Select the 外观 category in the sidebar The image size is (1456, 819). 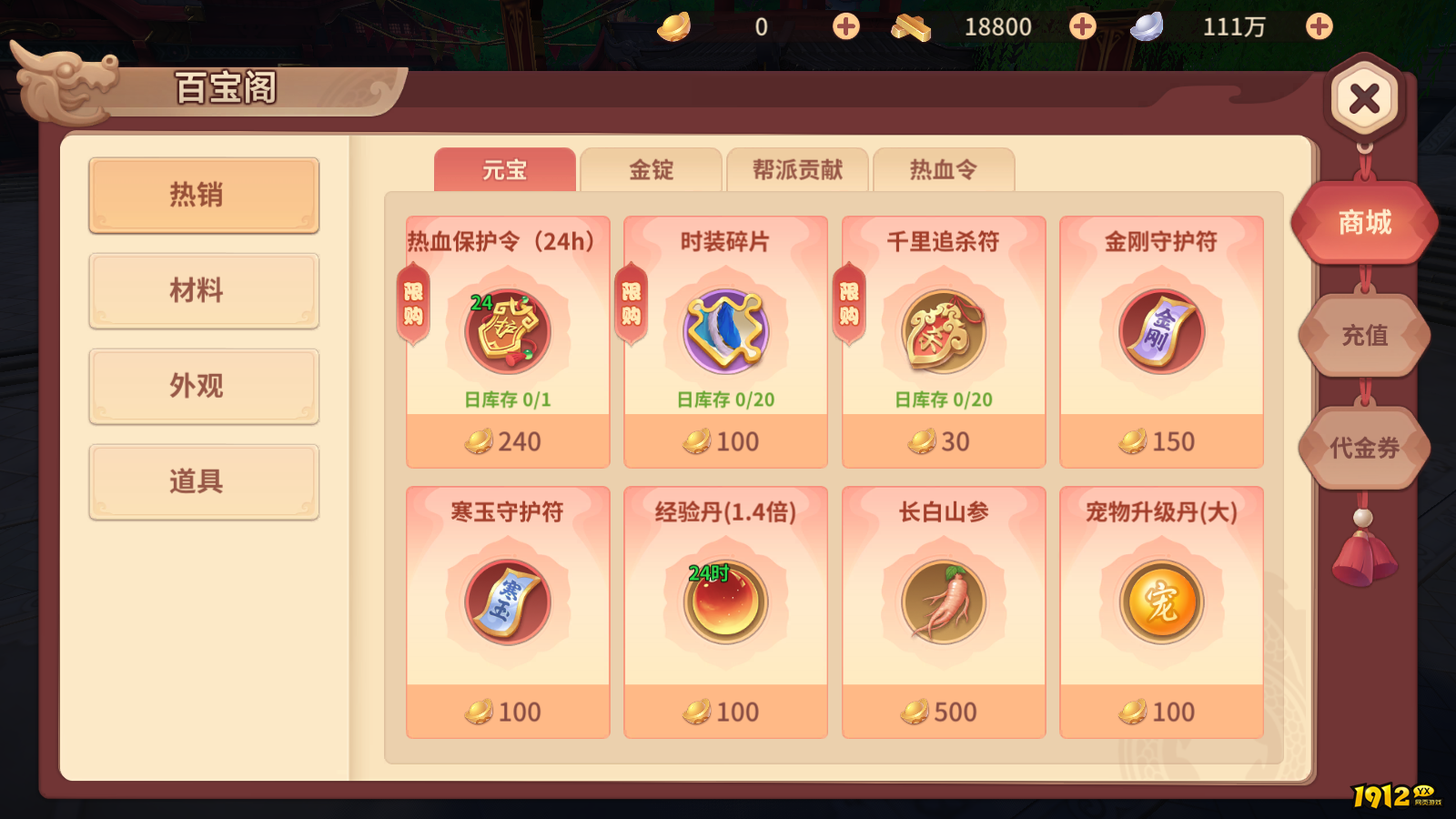203,387
